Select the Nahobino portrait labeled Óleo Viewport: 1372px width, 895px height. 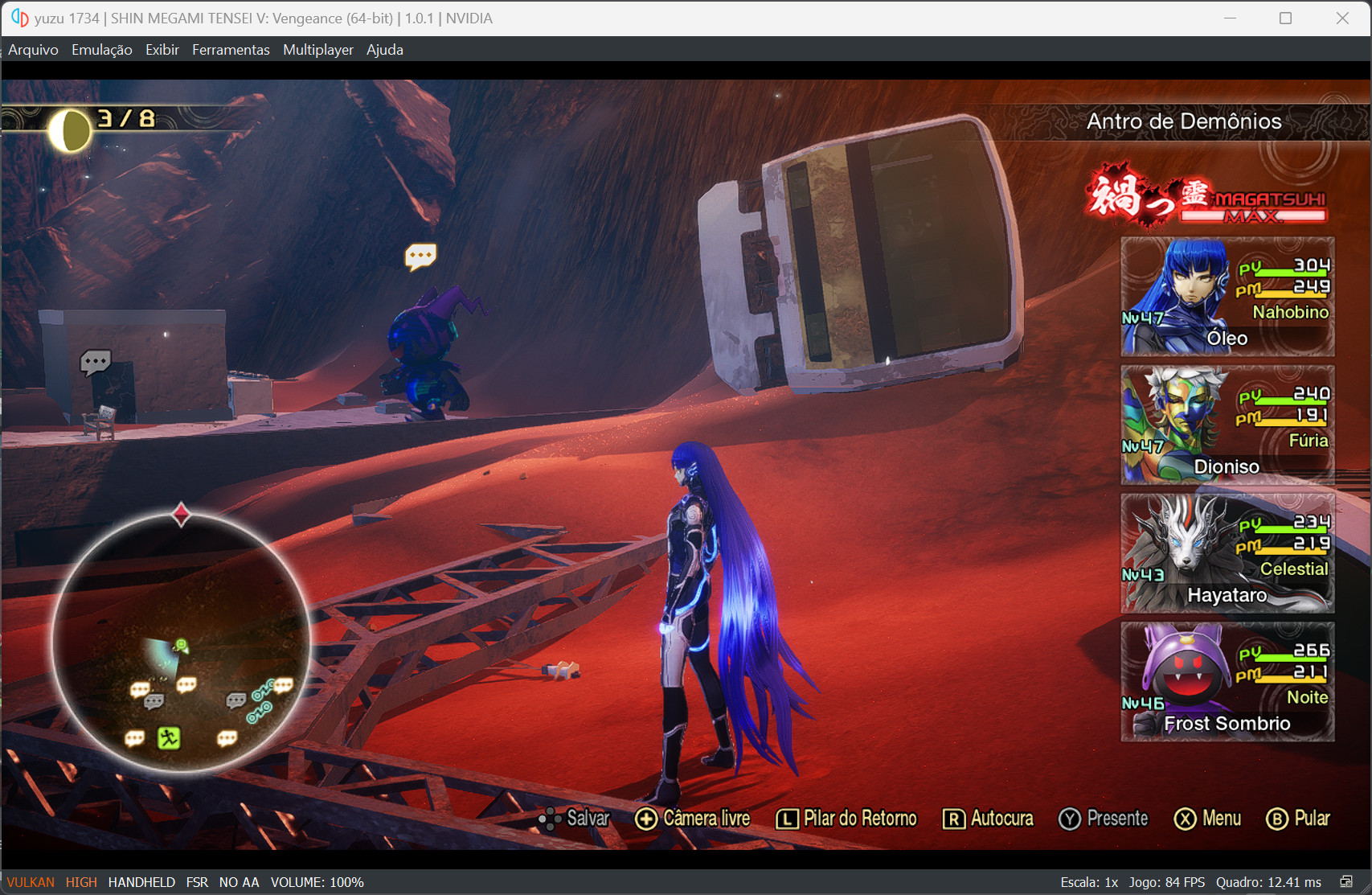tap(1227, 297)
